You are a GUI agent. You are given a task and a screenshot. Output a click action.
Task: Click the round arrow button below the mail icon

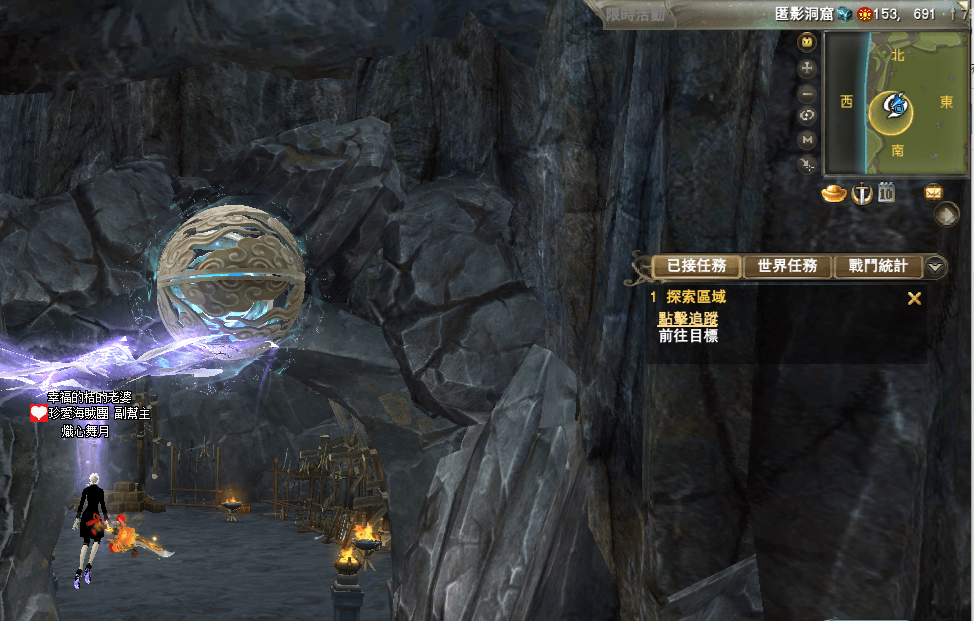coord(946,215)
